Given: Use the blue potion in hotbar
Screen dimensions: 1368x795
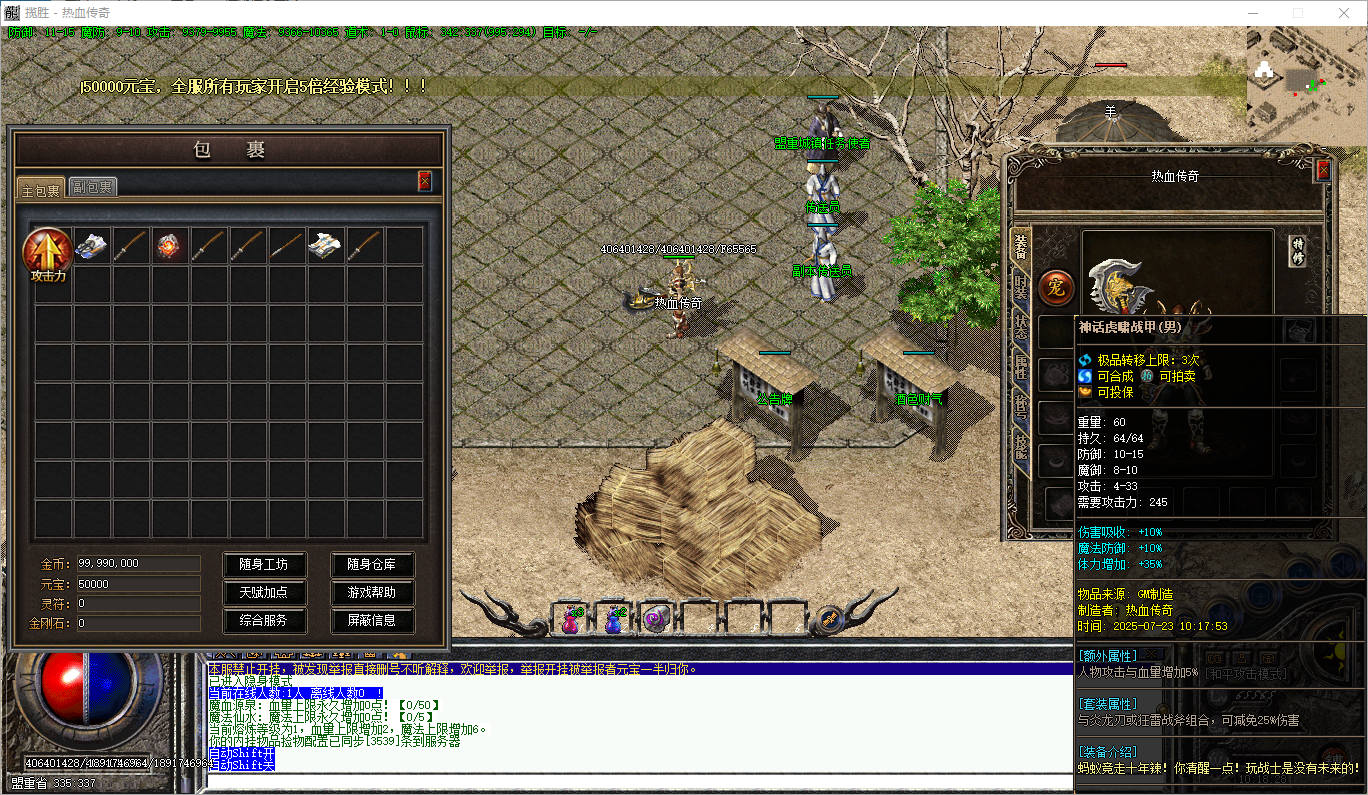Looking at the screenshot, I should tap(614, 620).
